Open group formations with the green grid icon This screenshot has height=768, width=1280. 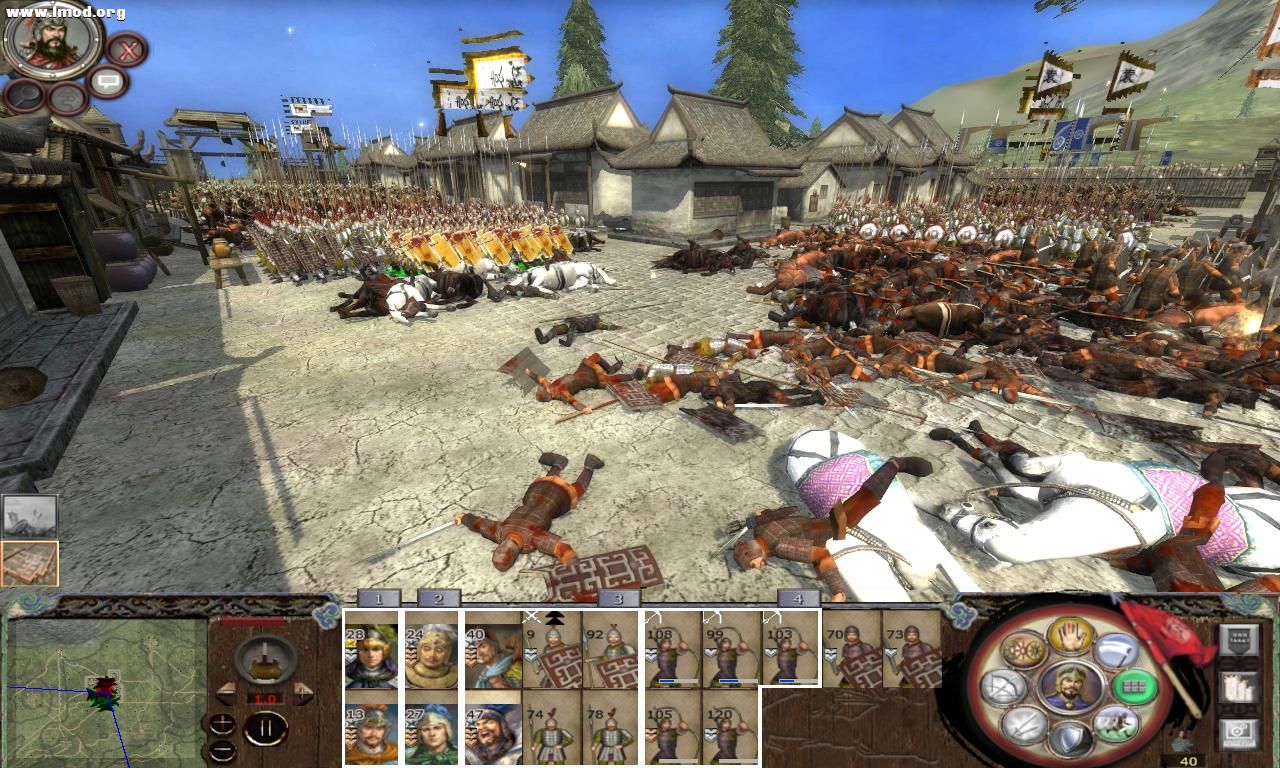coord(1135,687)
